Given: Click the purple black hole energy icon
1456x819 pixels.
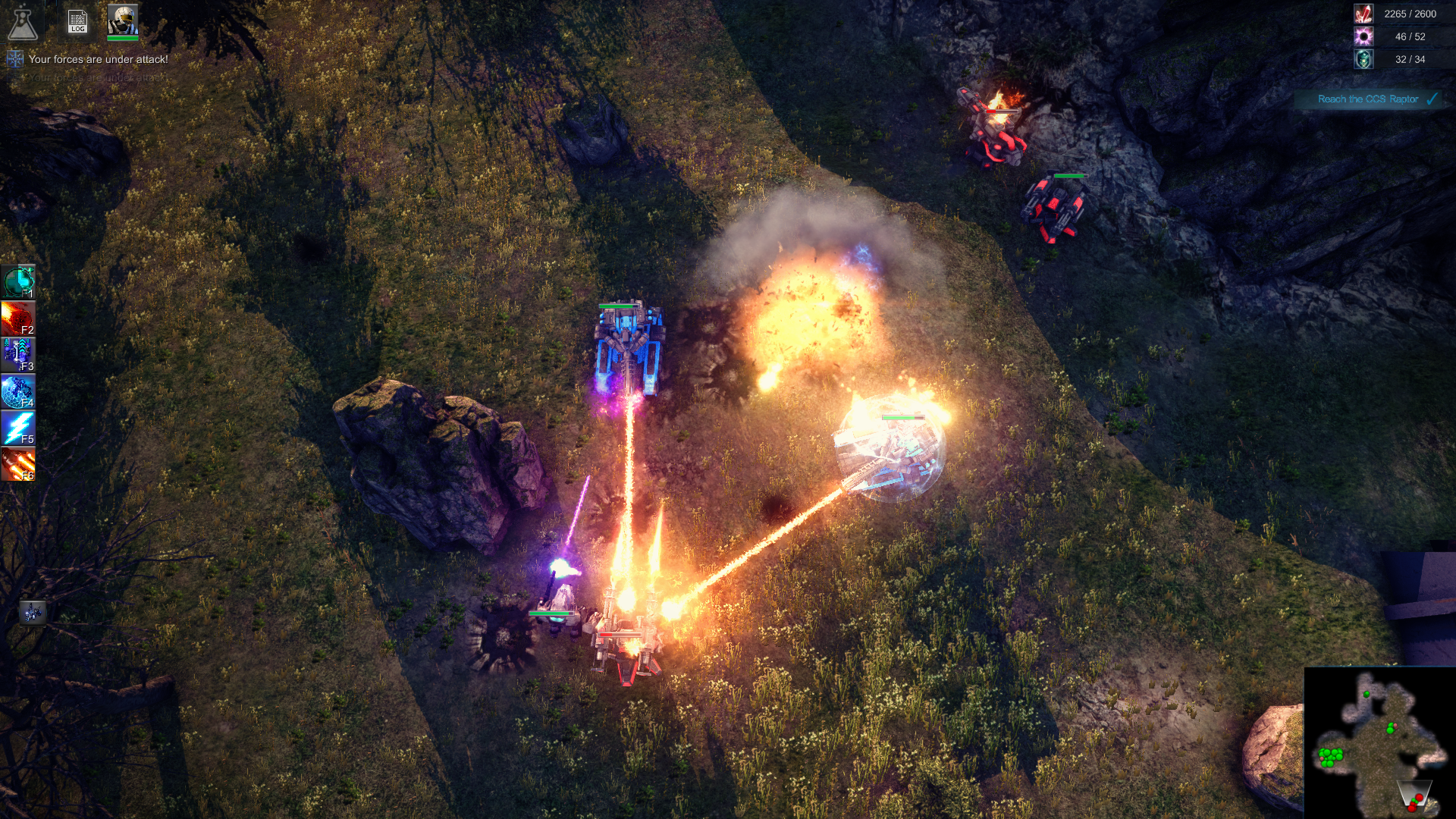Looking at the screenshot, I should [x=1363, y=36].
